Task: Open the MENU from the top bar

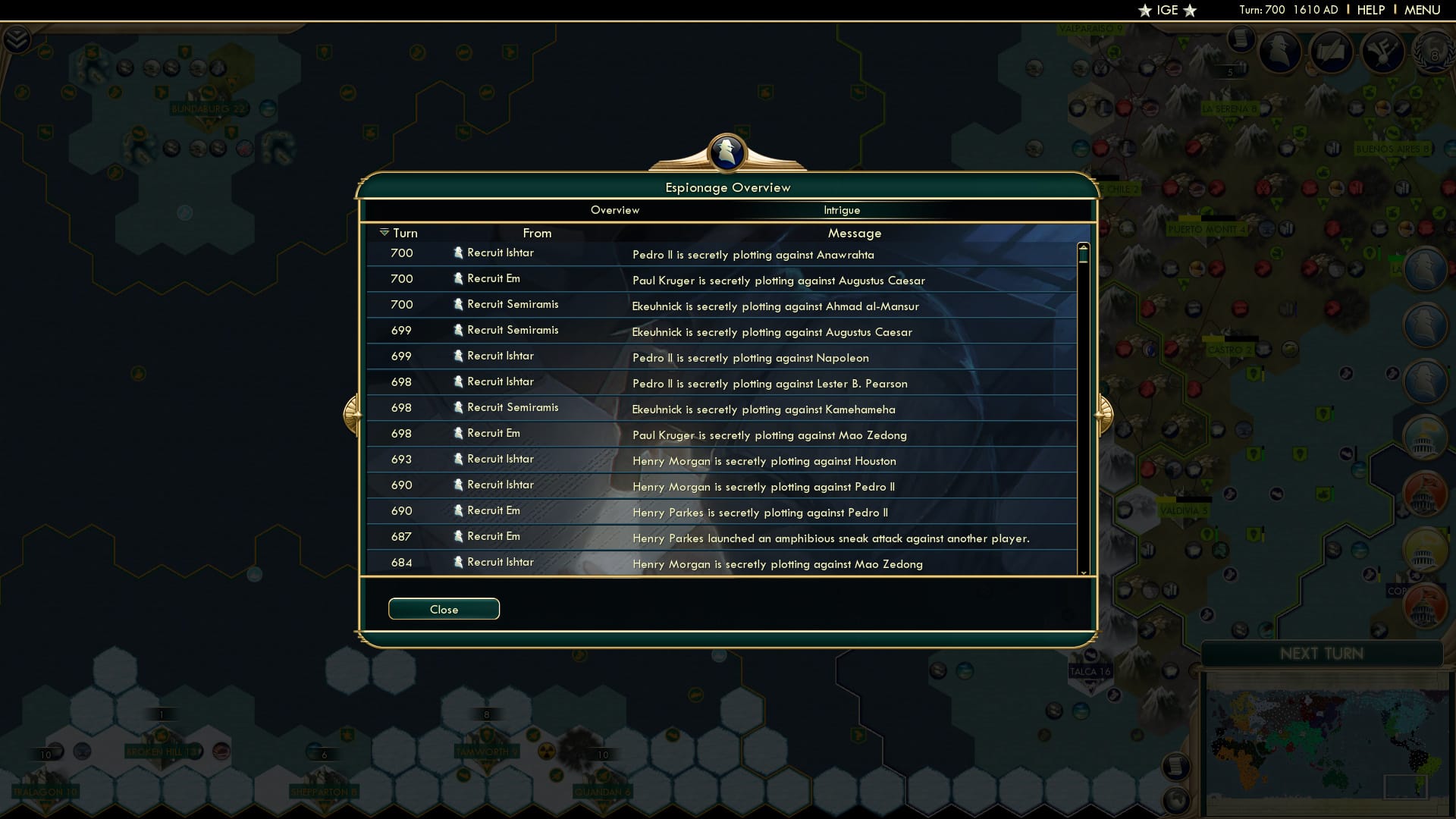Action: pyautogui.click(x=1424, y=10)
